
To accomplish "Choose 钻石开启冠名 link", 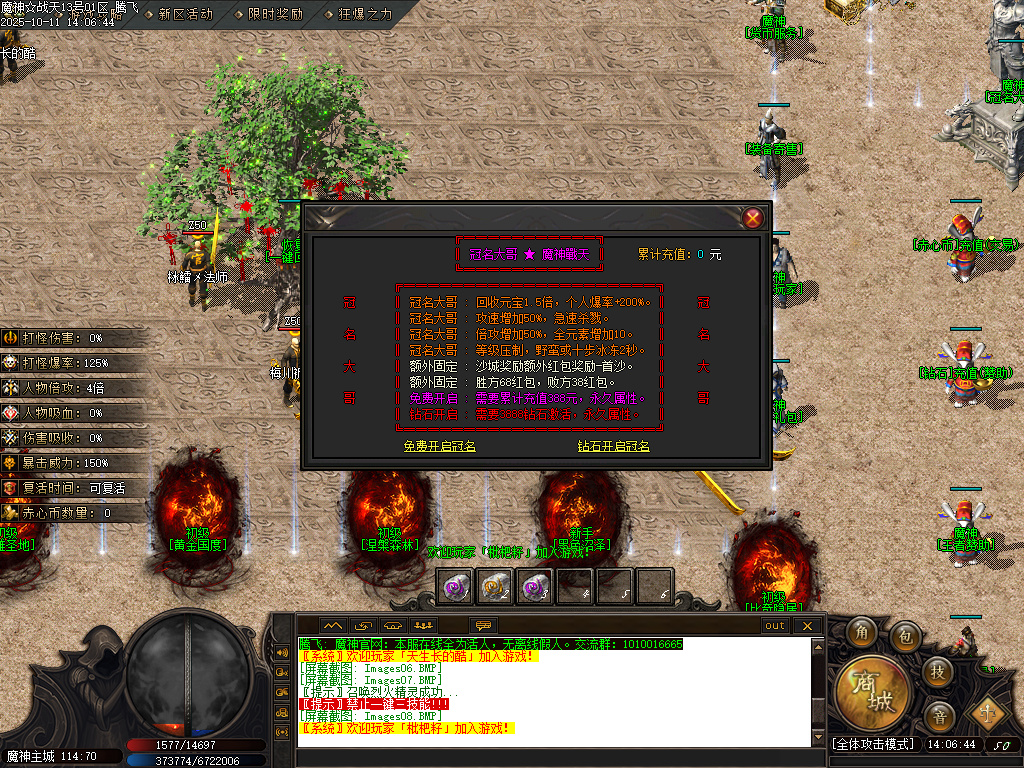I will point(613,446).
